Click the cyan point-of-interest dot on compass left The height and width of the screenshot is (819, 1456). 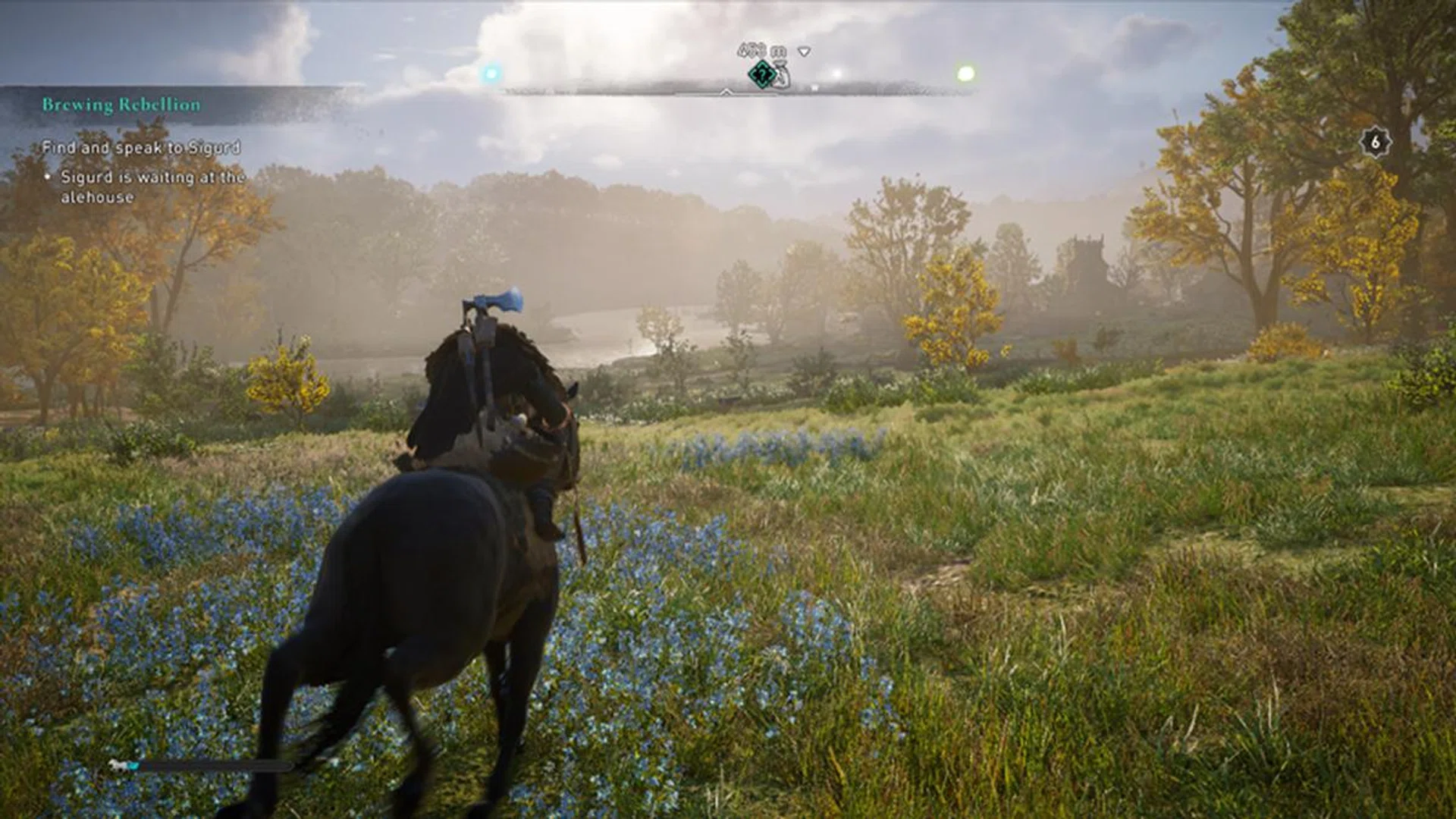pyautogui.click(x=491, y=74)
